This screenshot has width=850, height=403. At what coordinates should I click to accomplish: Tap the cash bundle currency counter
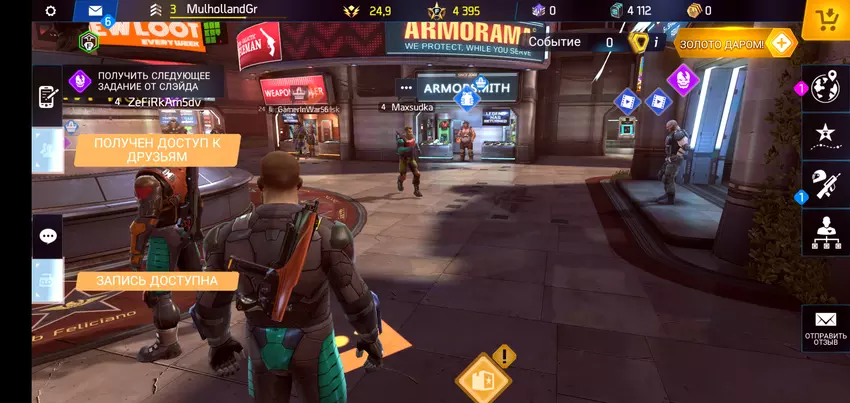[x=630, y=11]
